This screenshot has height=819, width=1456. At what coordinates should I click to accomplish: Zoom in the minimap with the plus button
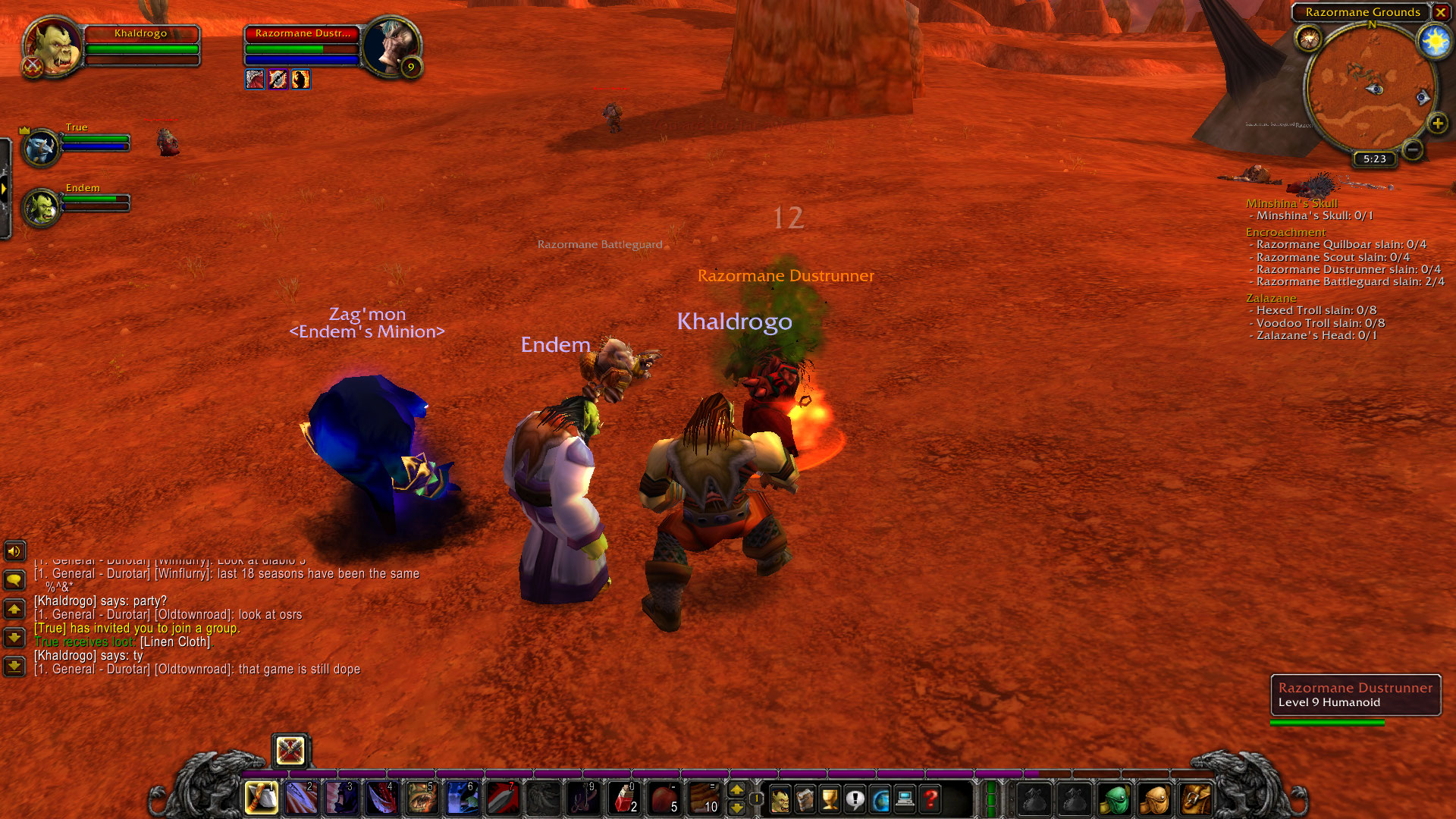coord(1437,124)
